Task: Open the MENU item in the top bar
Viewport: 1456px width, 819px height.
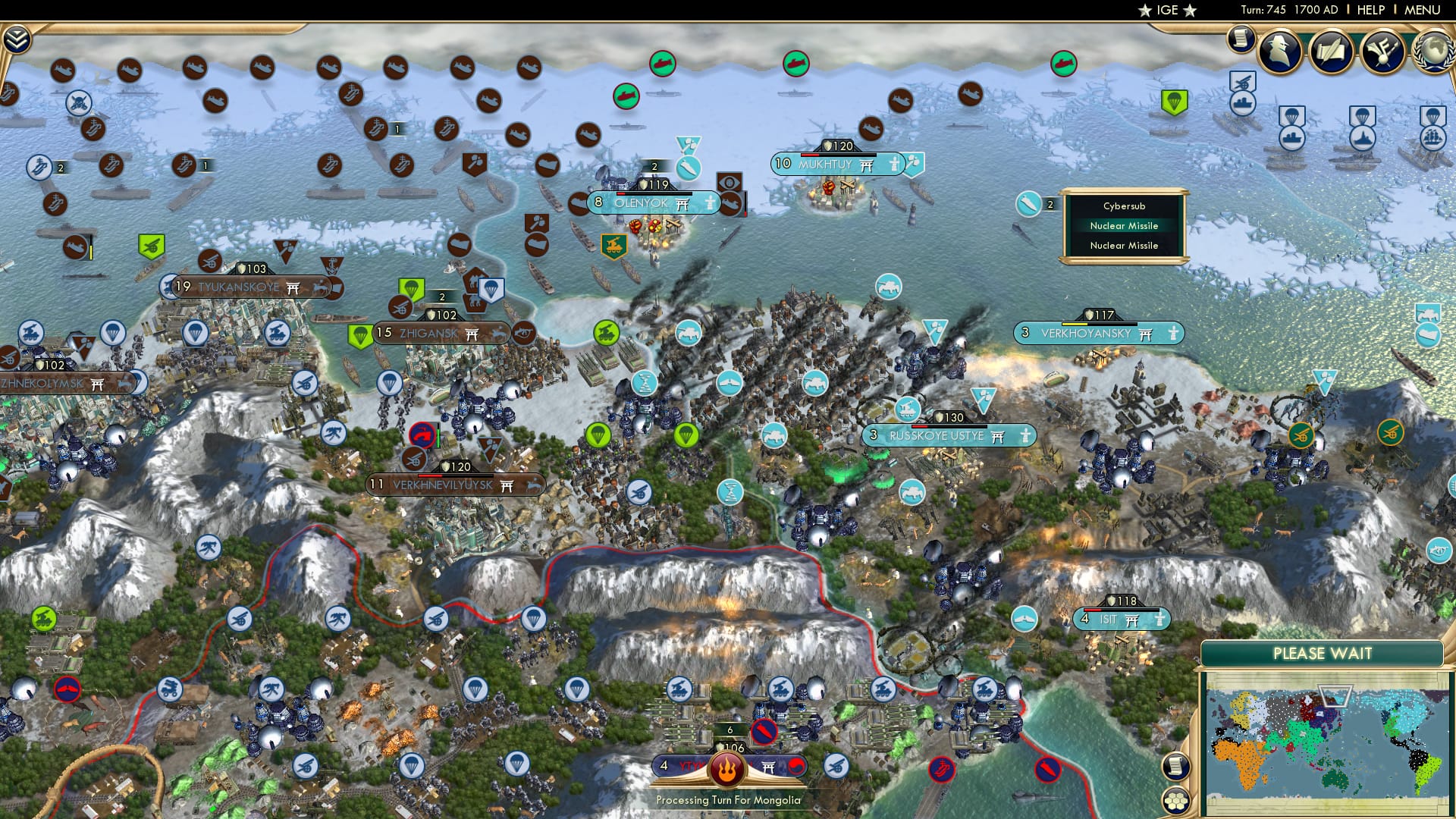Action: click(x=1421, y=10)
